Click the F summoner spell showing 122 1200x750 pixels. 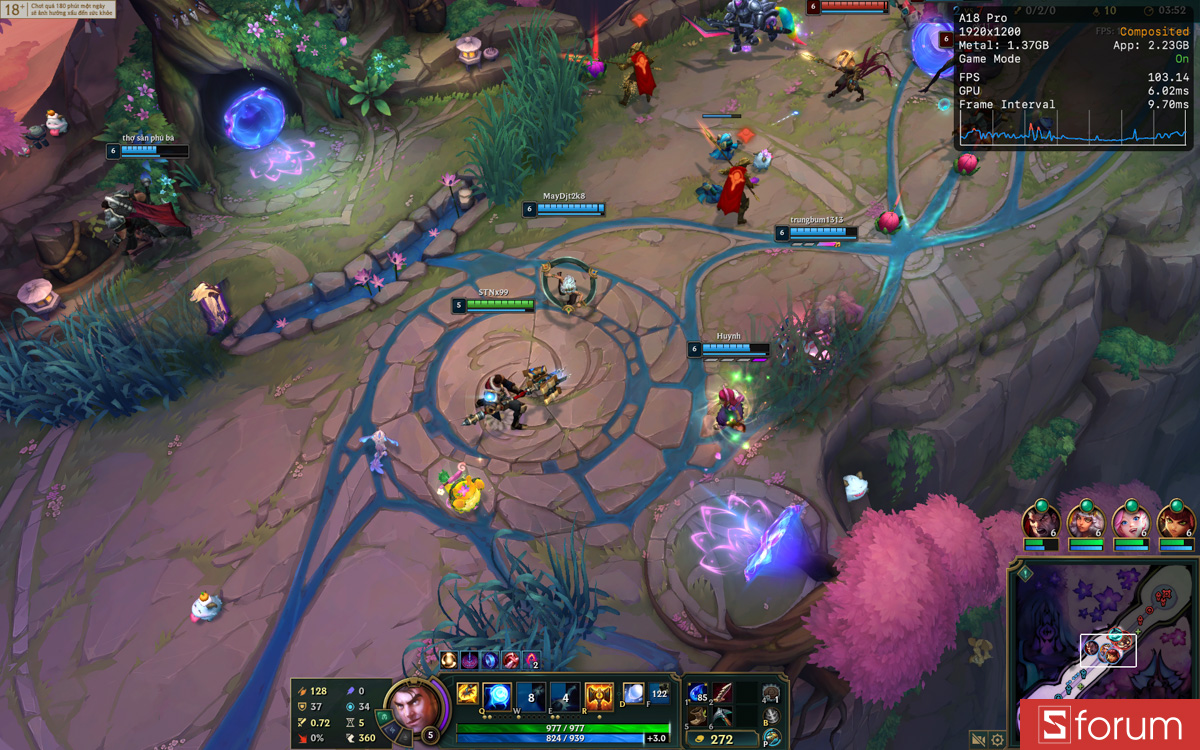[659, 692]
